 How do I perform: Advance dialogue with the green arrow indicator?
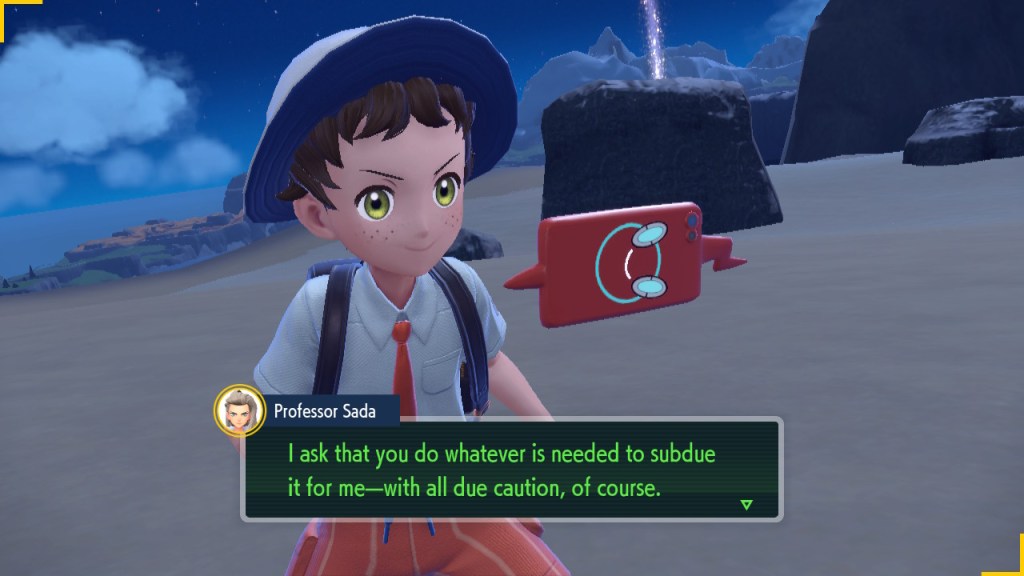(746, 504)
